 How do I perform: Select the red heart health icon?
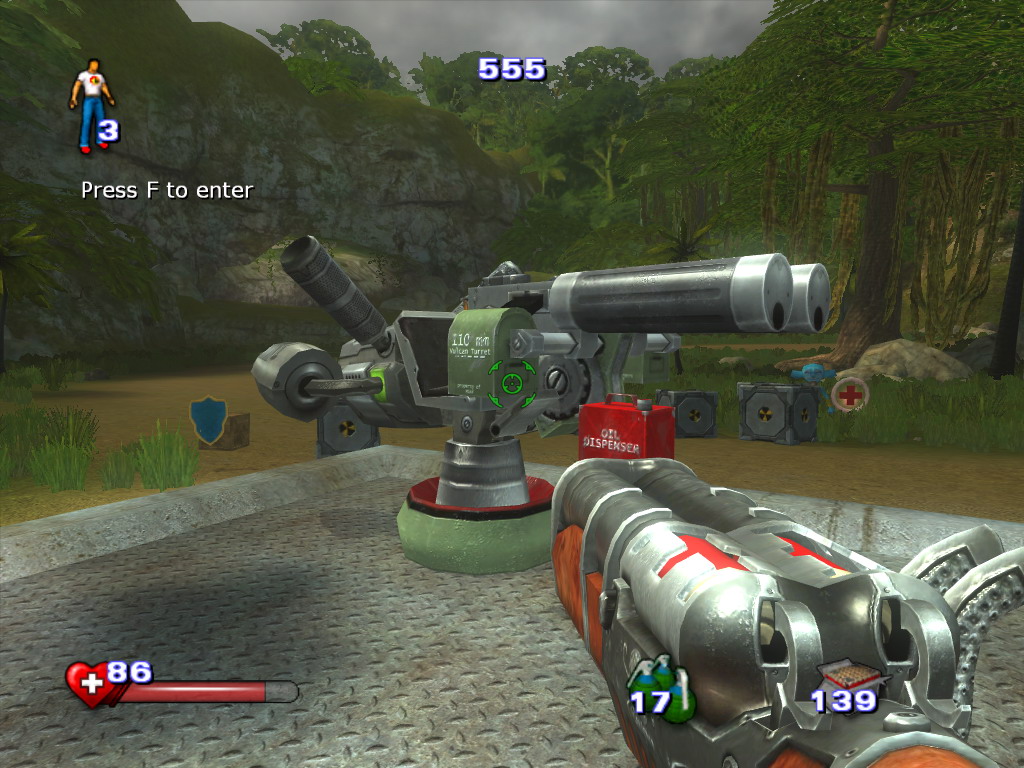89,684
